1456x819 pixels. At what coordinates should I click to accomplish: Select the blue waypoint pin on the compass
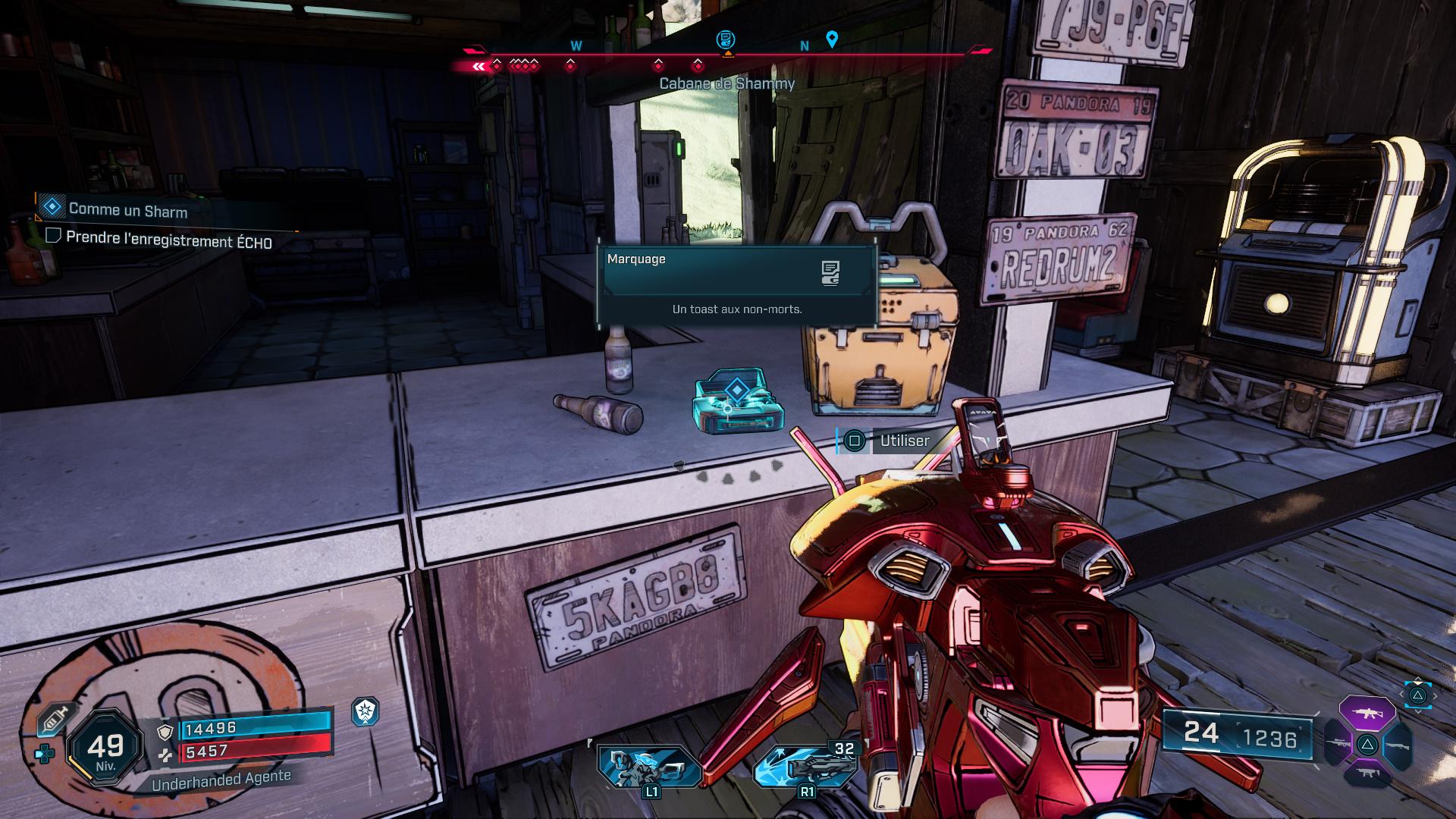[832, 39]
